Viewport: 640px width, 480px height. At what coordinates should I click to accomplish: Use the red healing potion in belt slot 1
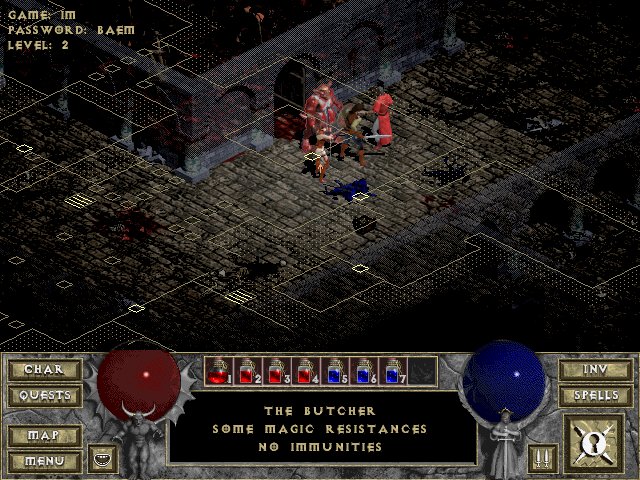point(220,371)
